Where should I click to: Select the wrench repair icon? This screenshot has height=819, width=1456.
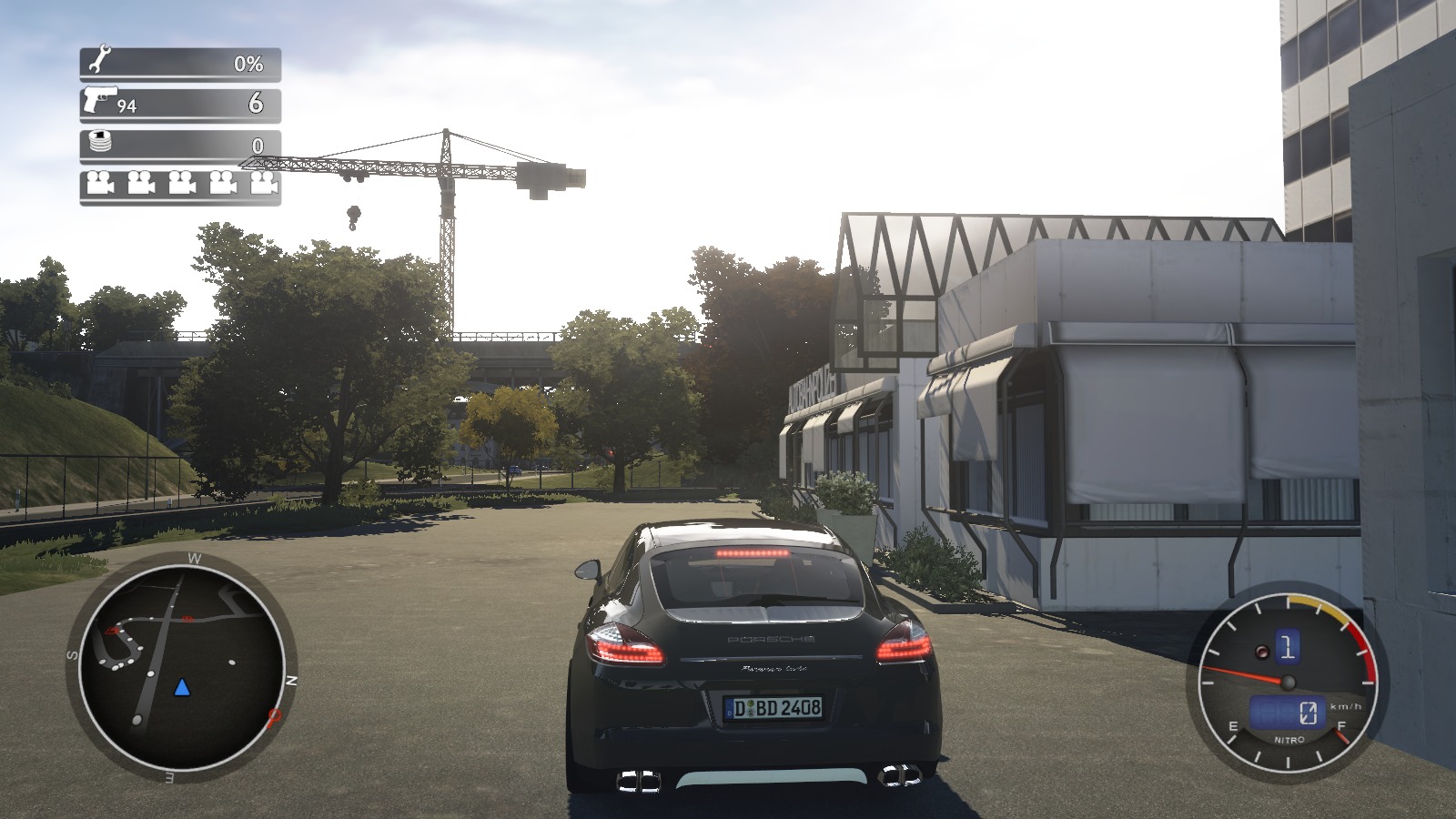tap(99, 62)
